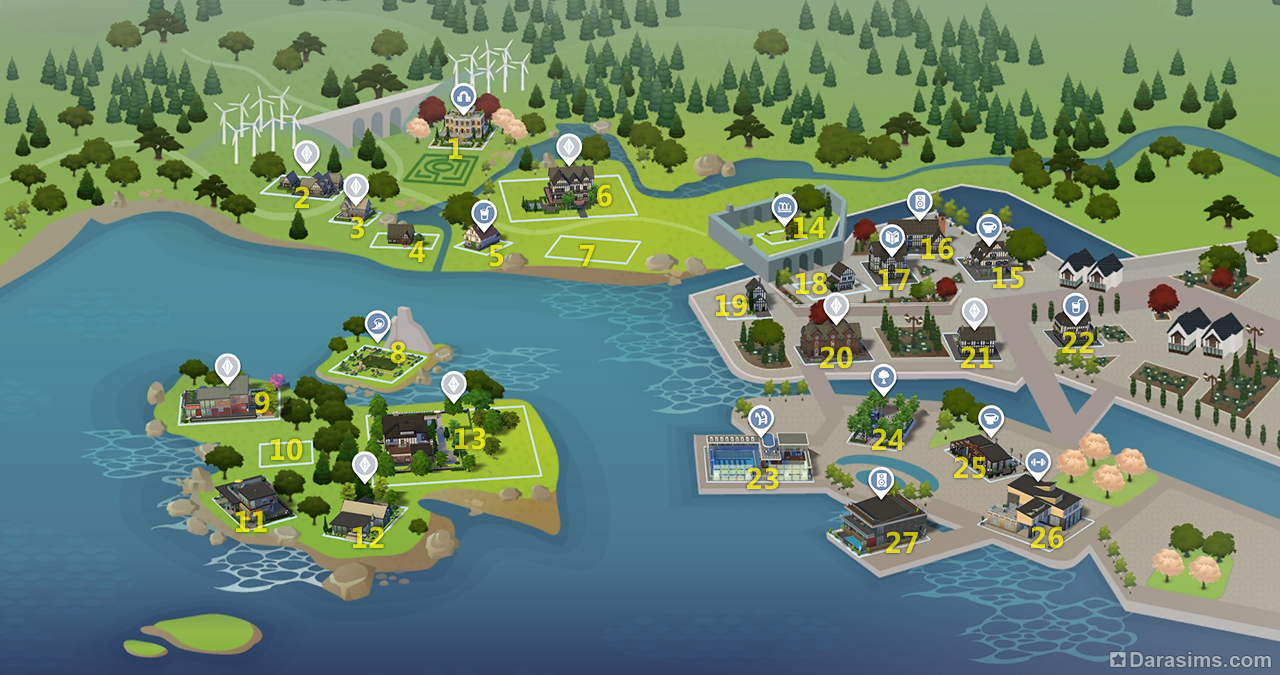Click the coffee cup pin at lot 15
The height and width of the screenshot is (675, 1280).
pyautogui.click(x=988, y=226)
